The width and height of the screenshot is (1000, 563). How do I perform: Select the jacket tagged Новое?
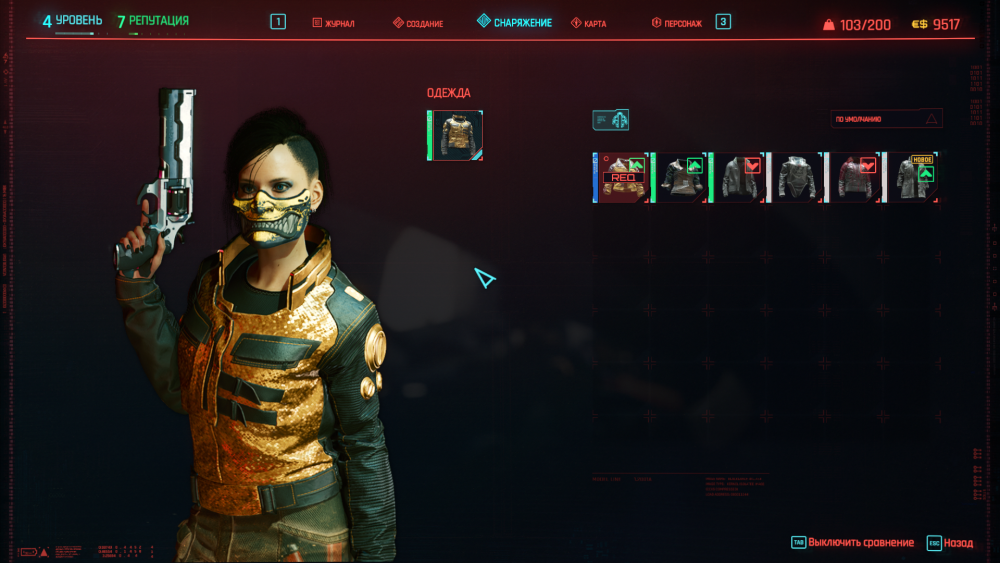pyautogui.click(x=914, y=178)
